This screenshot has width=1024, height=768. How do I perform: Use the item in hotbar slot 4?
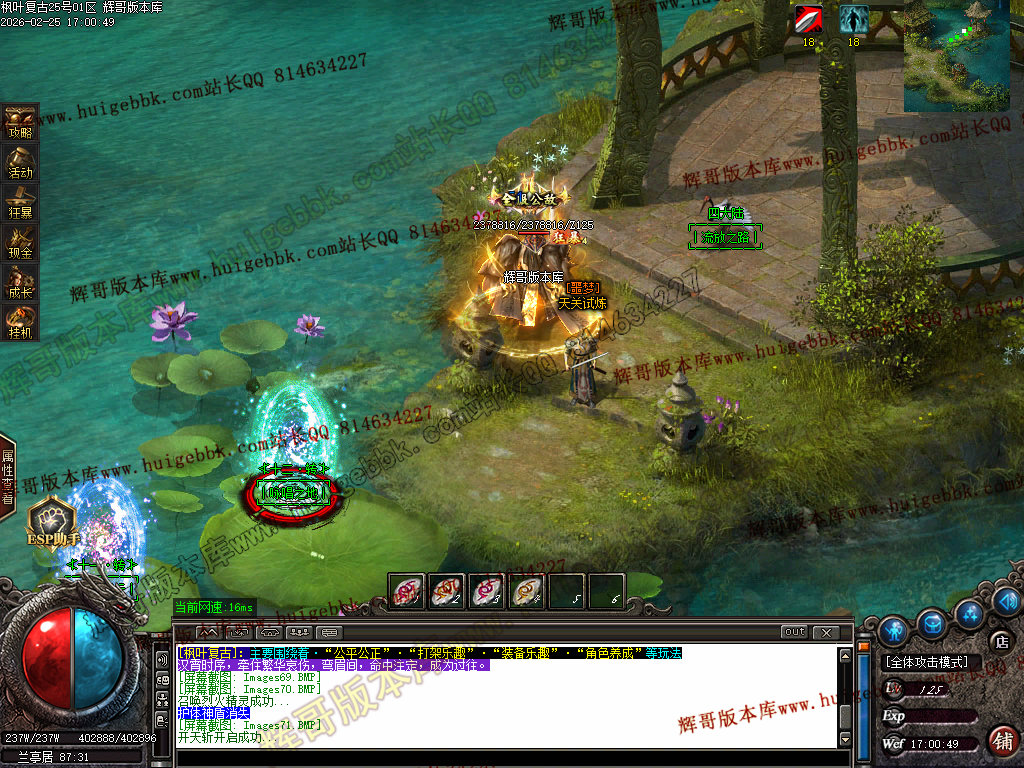point(527,591)
